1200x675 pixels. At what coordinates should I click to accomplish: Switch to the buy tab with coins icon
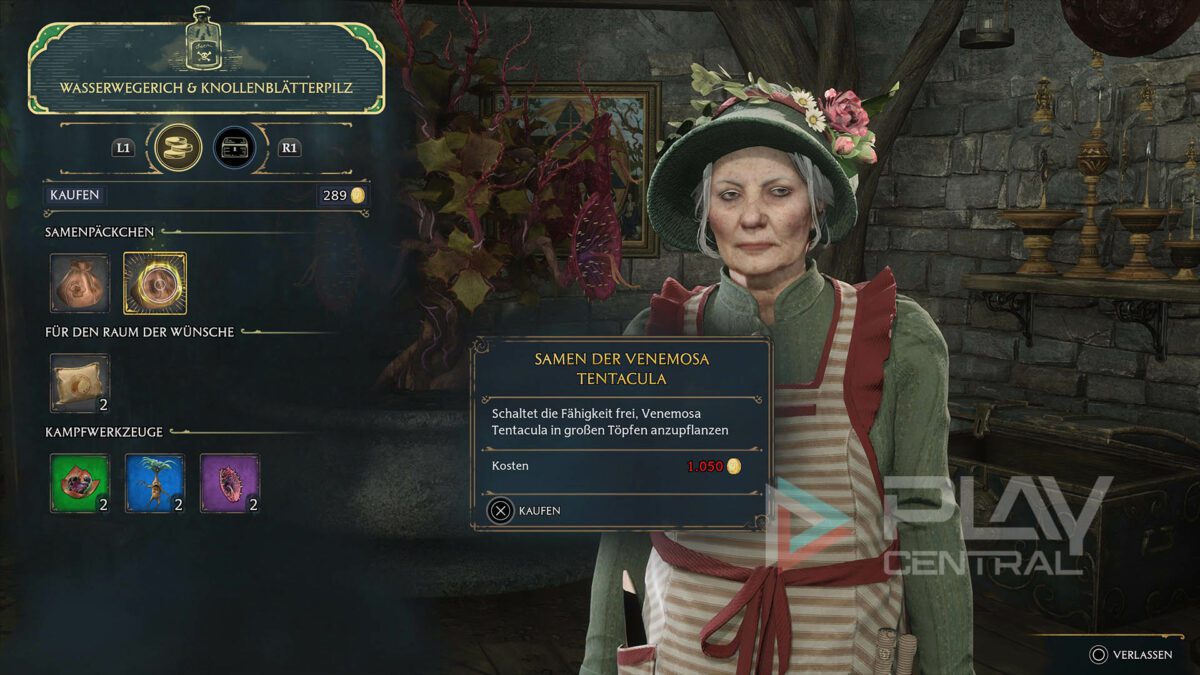click(x=179, y=148)
